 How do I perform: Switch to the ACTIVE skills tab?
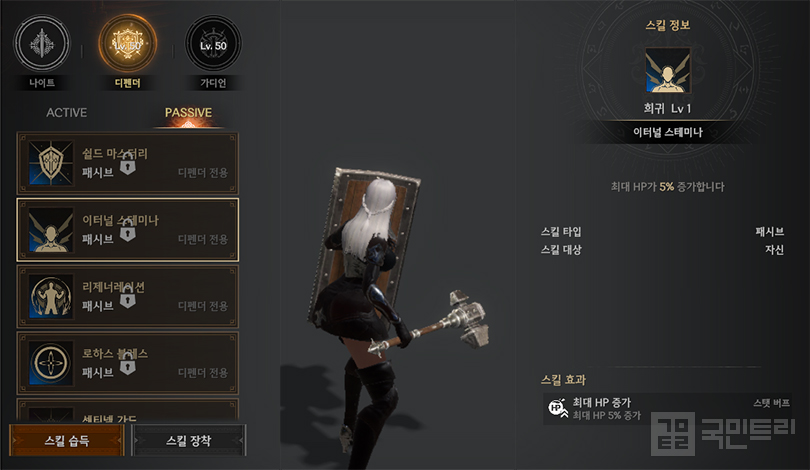tap(67, 113)
